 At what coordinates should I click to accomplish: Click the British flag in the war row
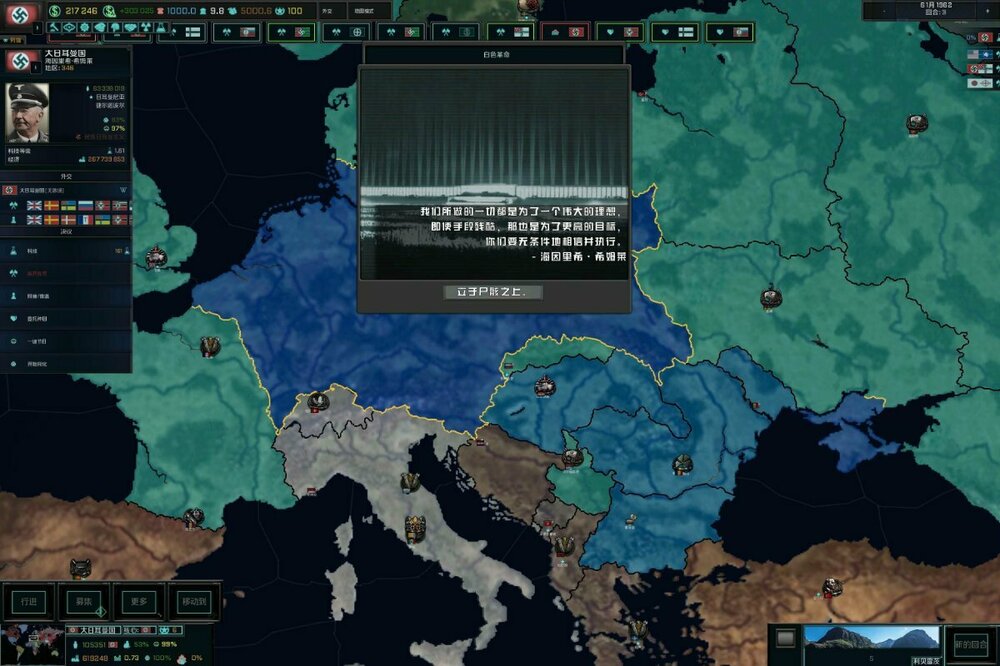[34, 205]
